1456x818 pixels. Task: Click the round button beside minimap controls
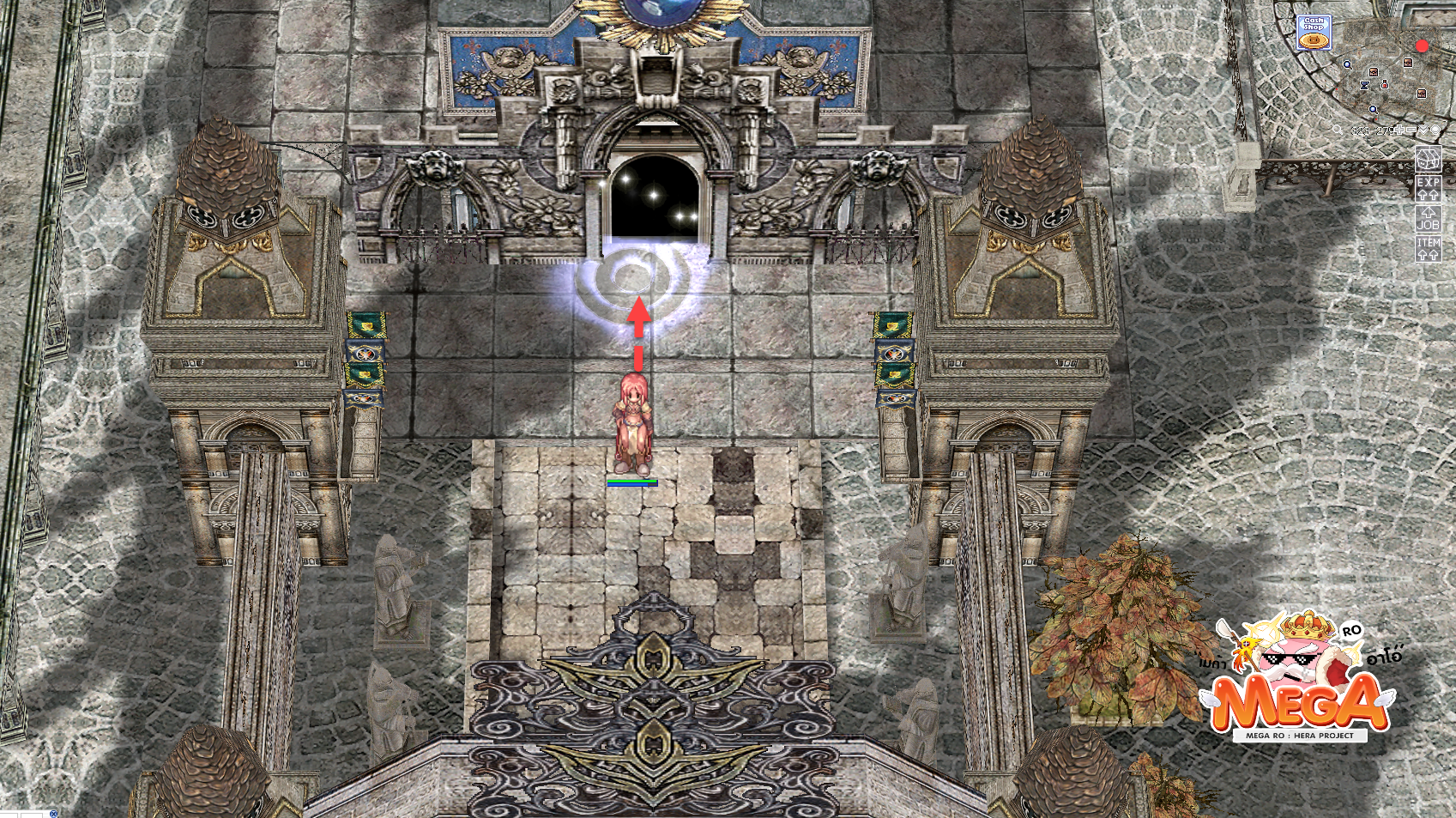point(1435,130)
